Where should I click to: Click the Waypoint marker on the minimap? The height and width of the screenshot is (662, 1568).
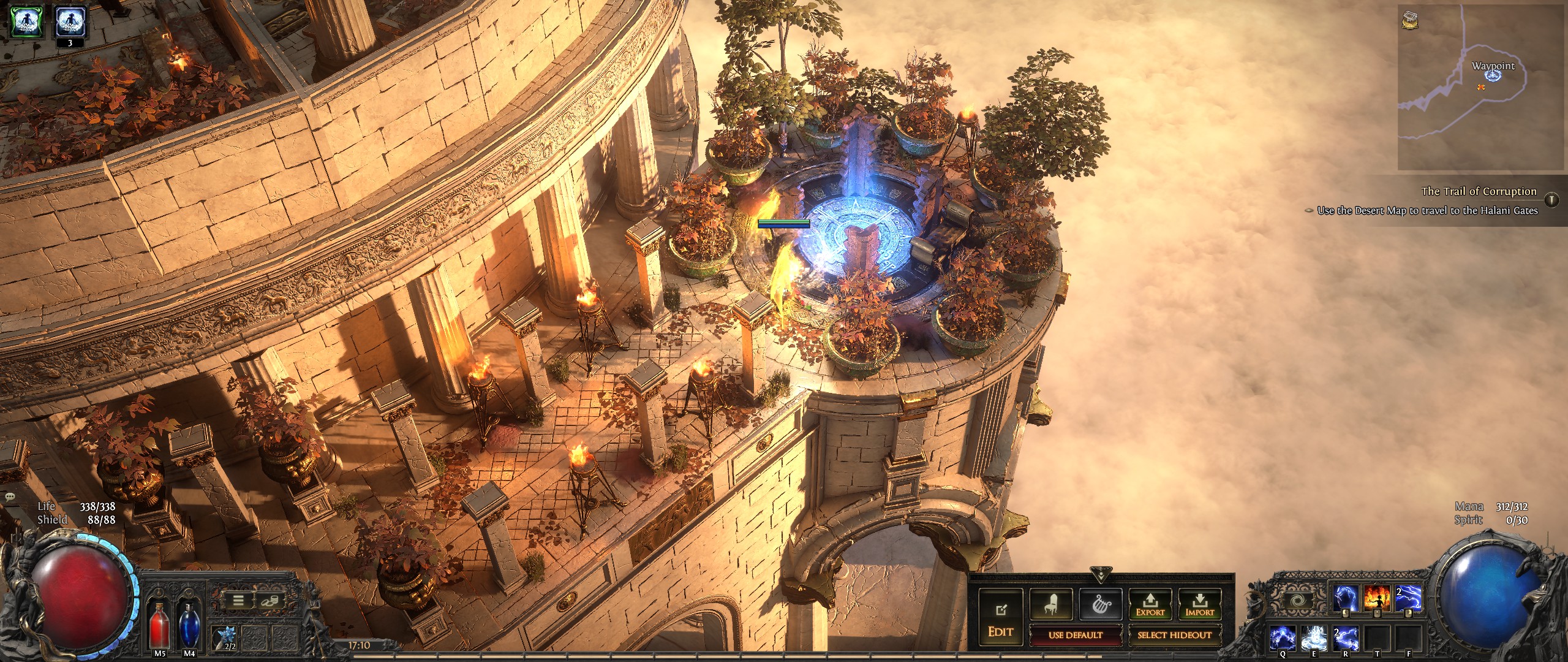click(x=1494, y=75)
